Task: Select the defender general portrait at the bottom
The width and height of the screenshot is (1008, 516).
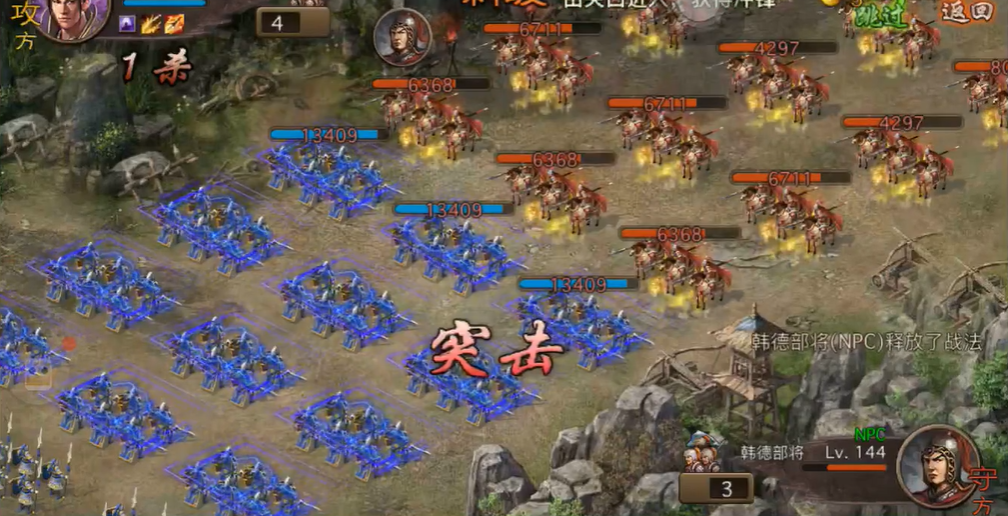Action: coord(936,465)
